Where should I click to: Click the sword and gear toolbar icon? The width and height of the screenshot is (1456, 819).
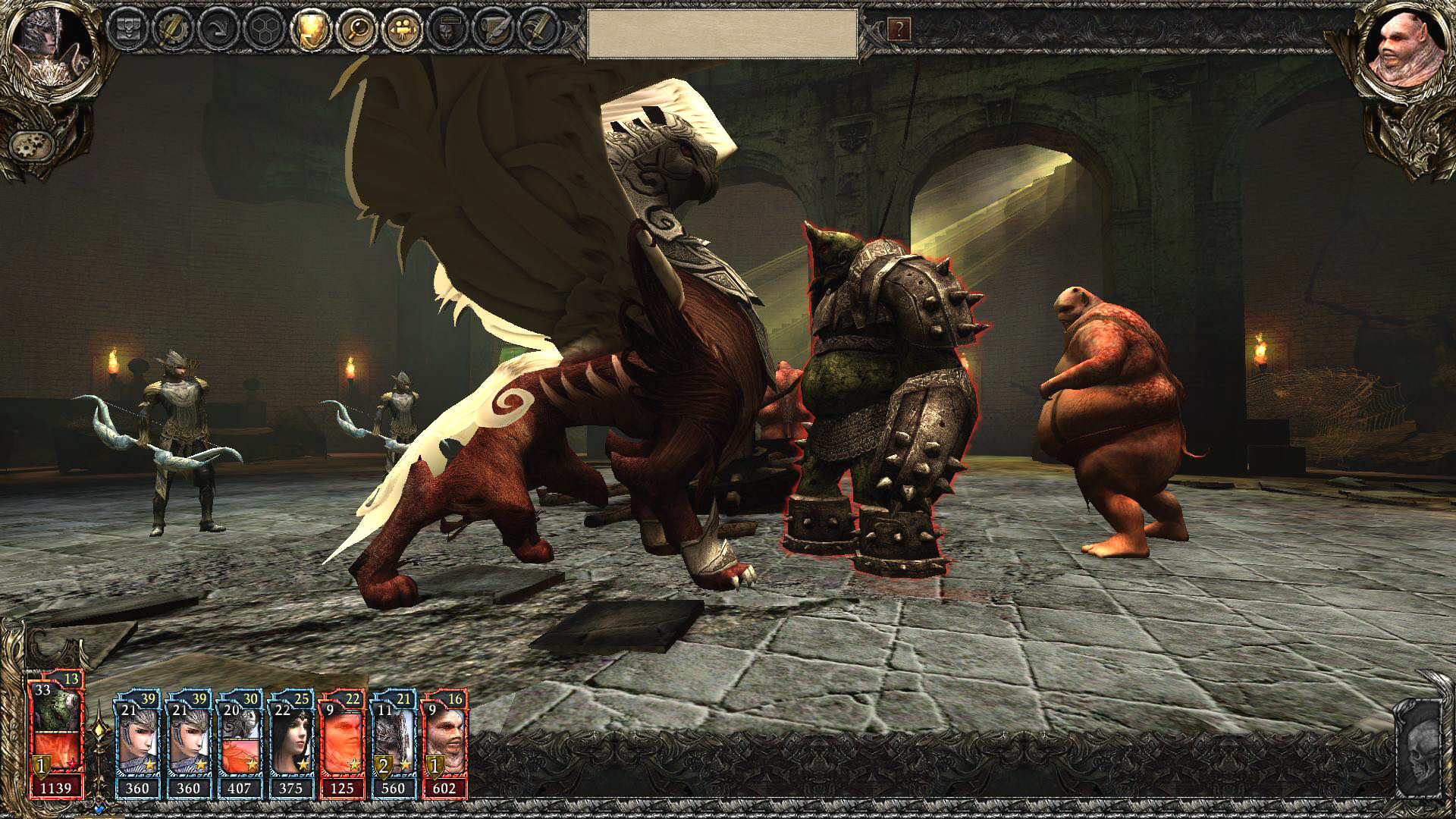pos(173,30)
